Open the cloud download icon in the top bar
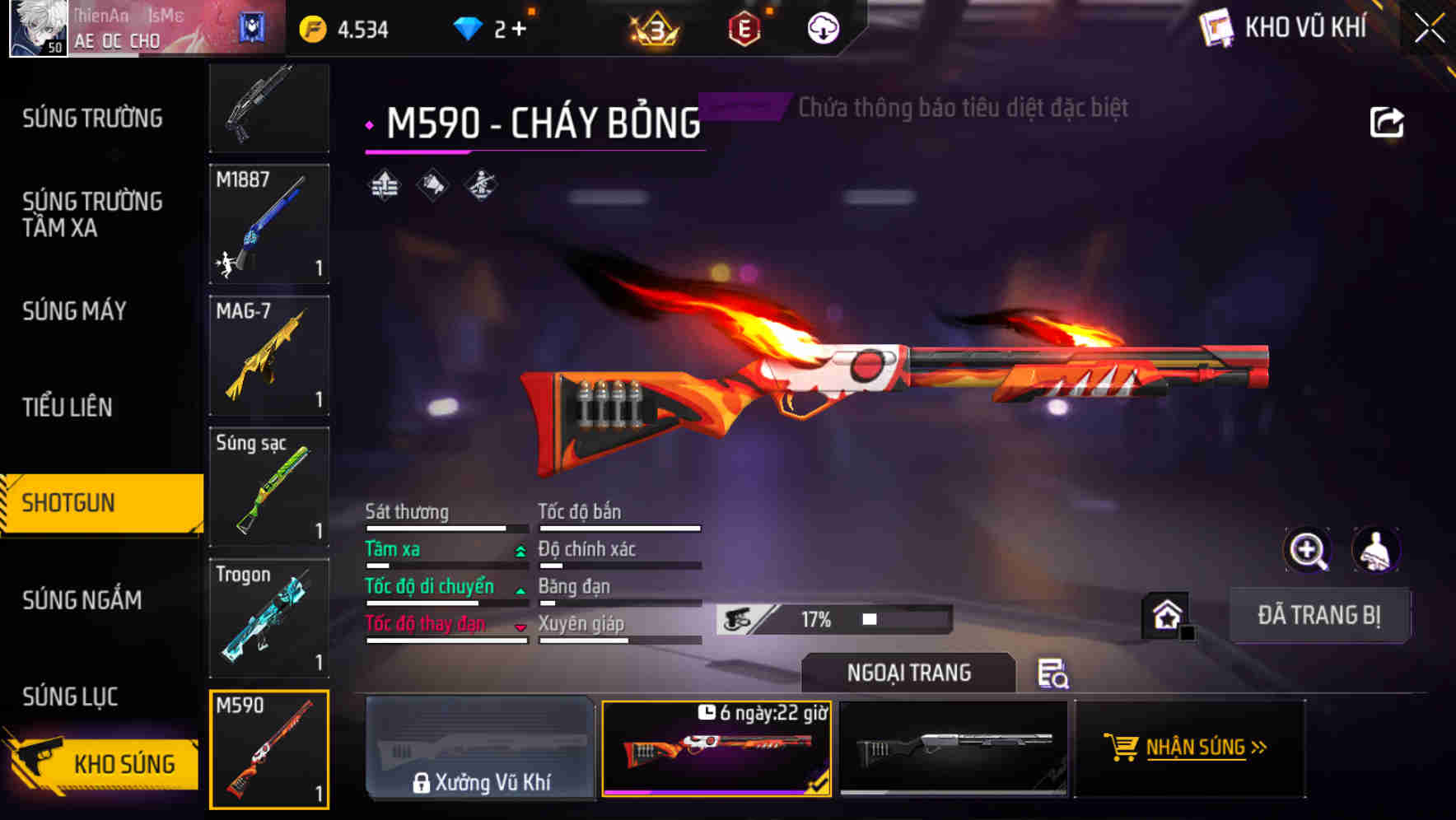Viewport: 1456px width, 820px height. point(822,27)
